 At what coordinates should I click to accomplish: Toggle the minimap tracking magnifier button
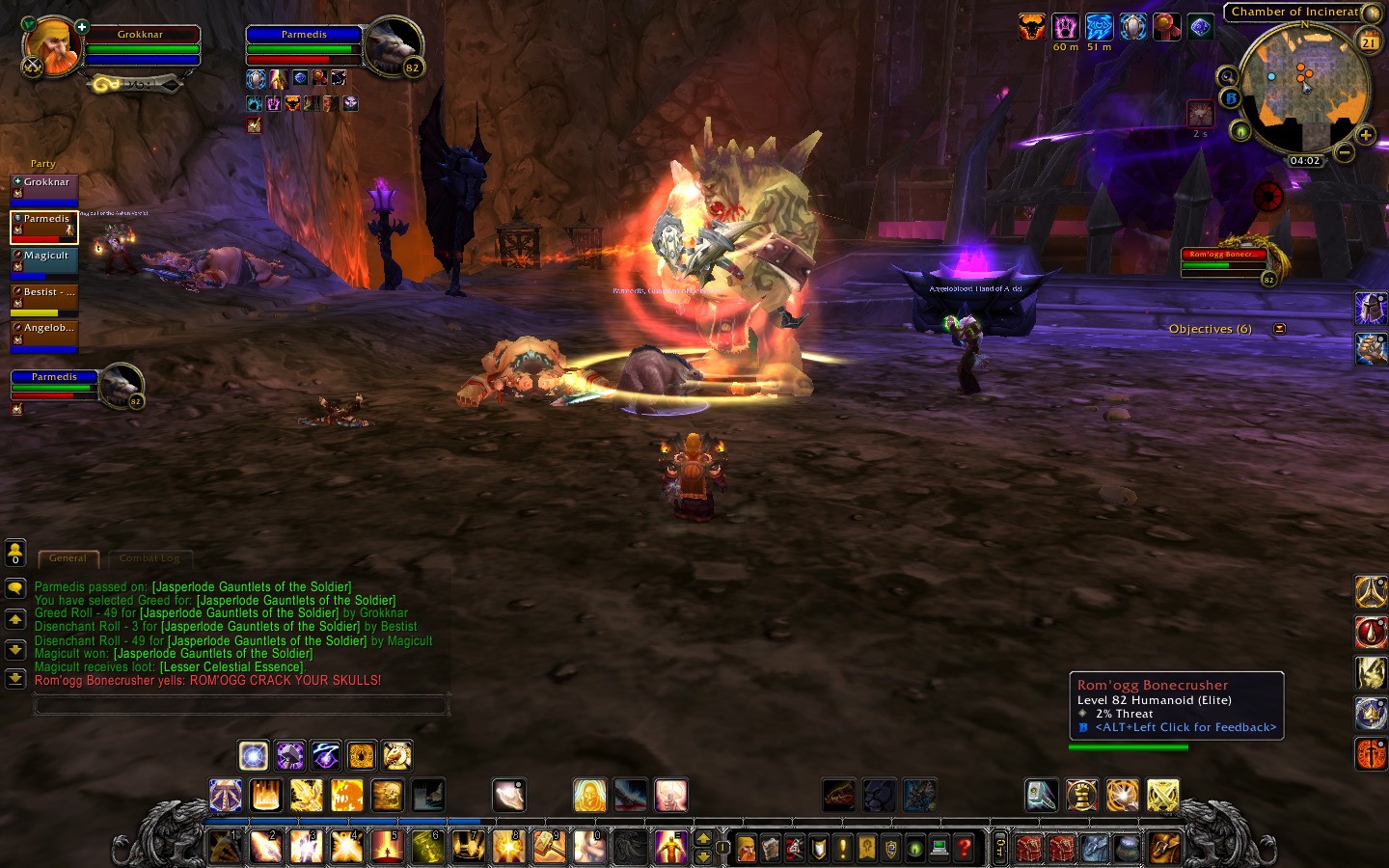(1227, 76)
